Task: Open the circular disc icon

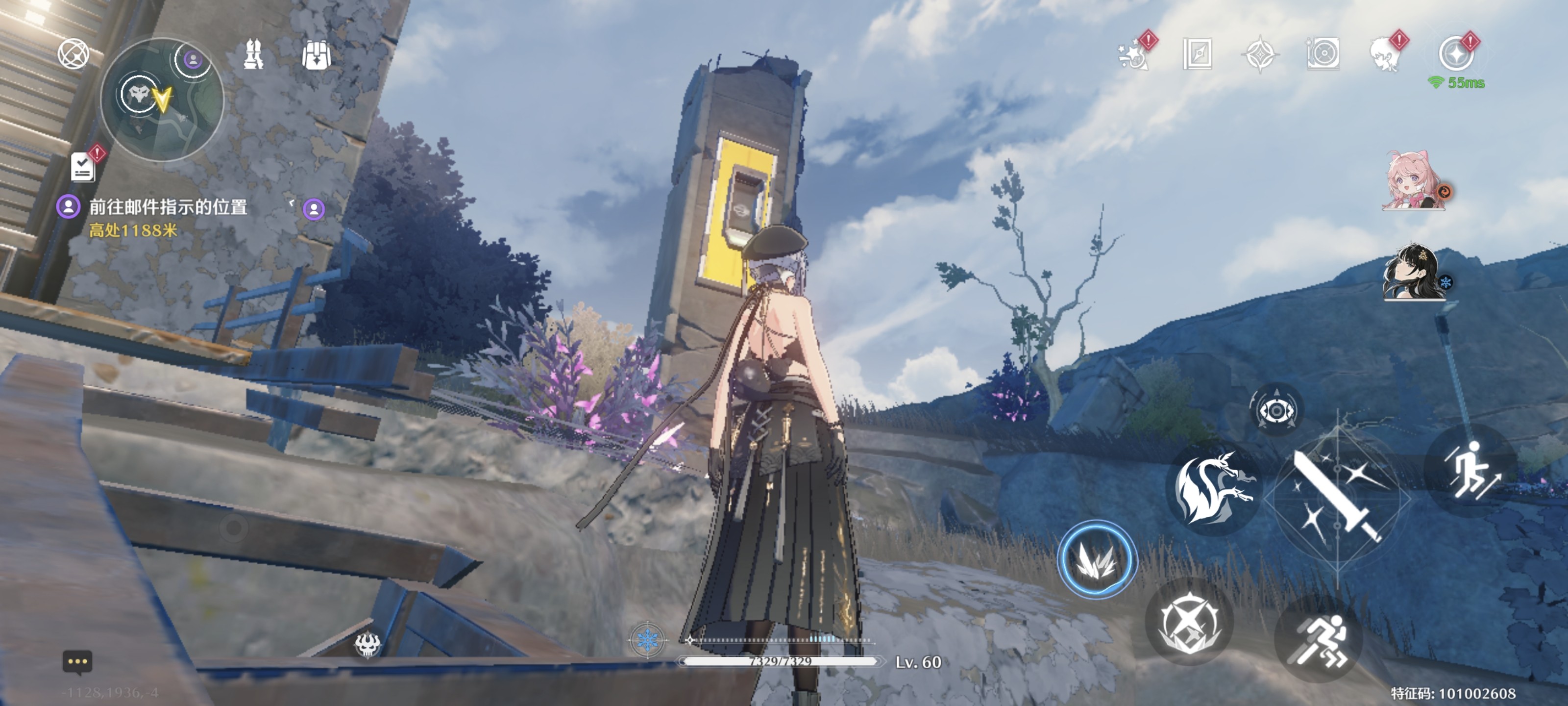Action: coord(1323,53)
